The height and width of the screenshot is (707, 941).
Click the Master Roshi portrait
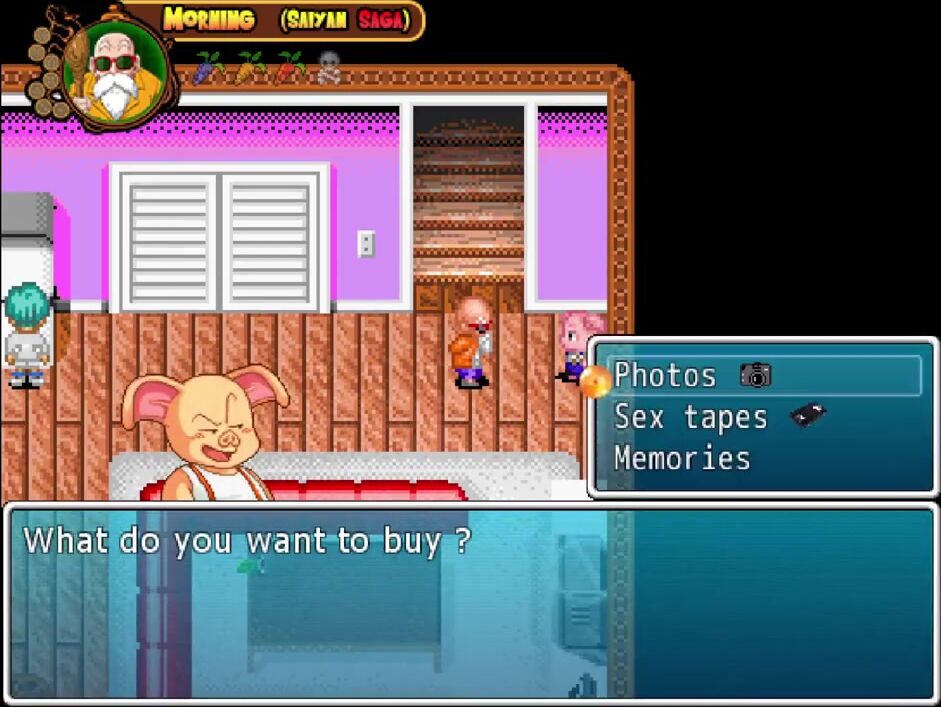[116, 67]
